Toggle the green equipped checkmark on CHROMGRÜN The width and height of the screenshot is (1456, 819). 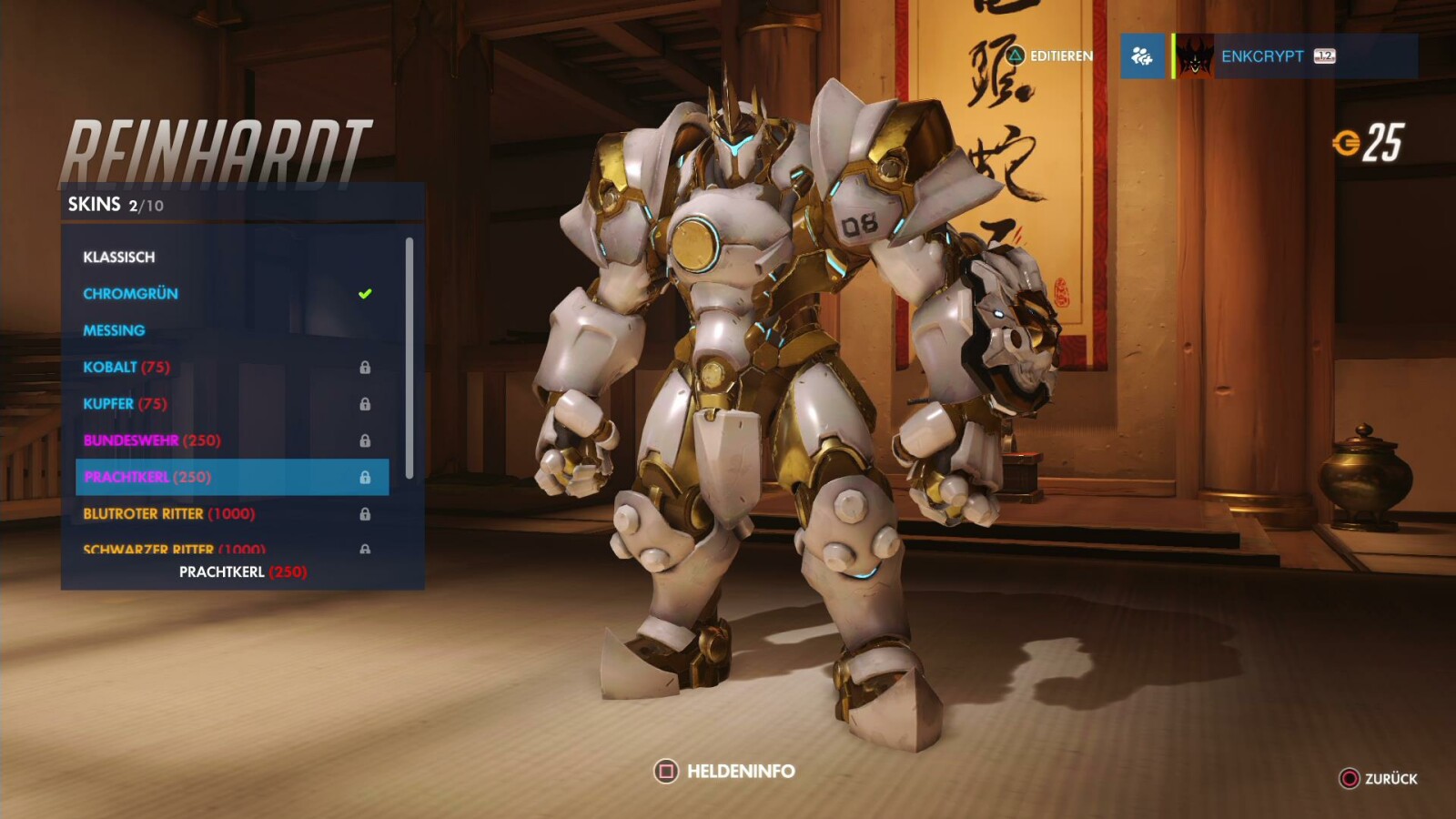[x=364, y=293]
